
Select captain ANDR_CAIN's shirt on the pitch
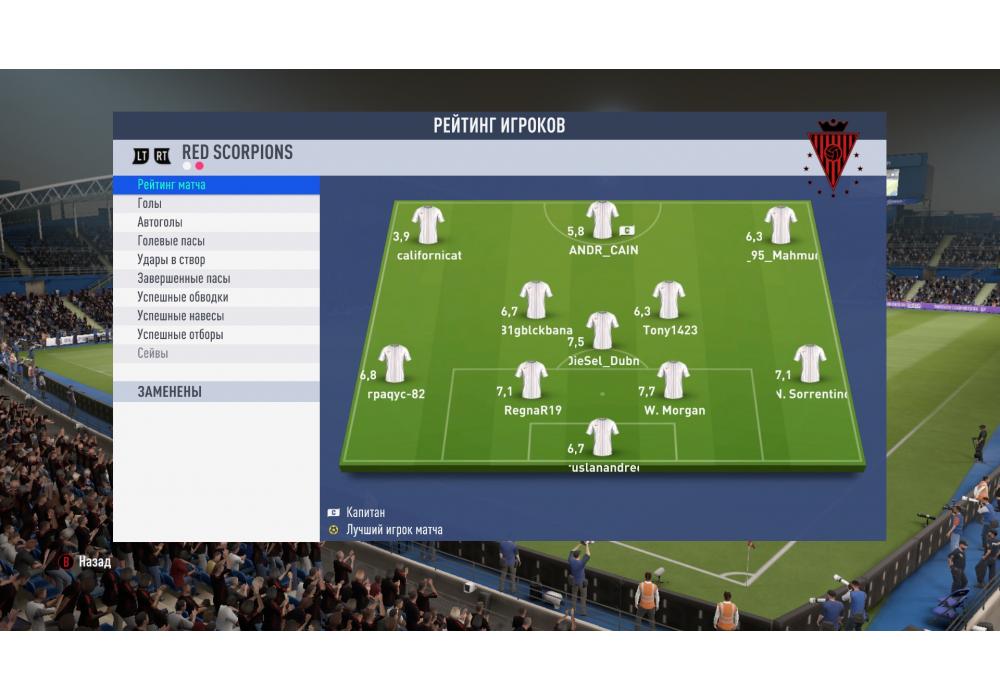(602, 221)
